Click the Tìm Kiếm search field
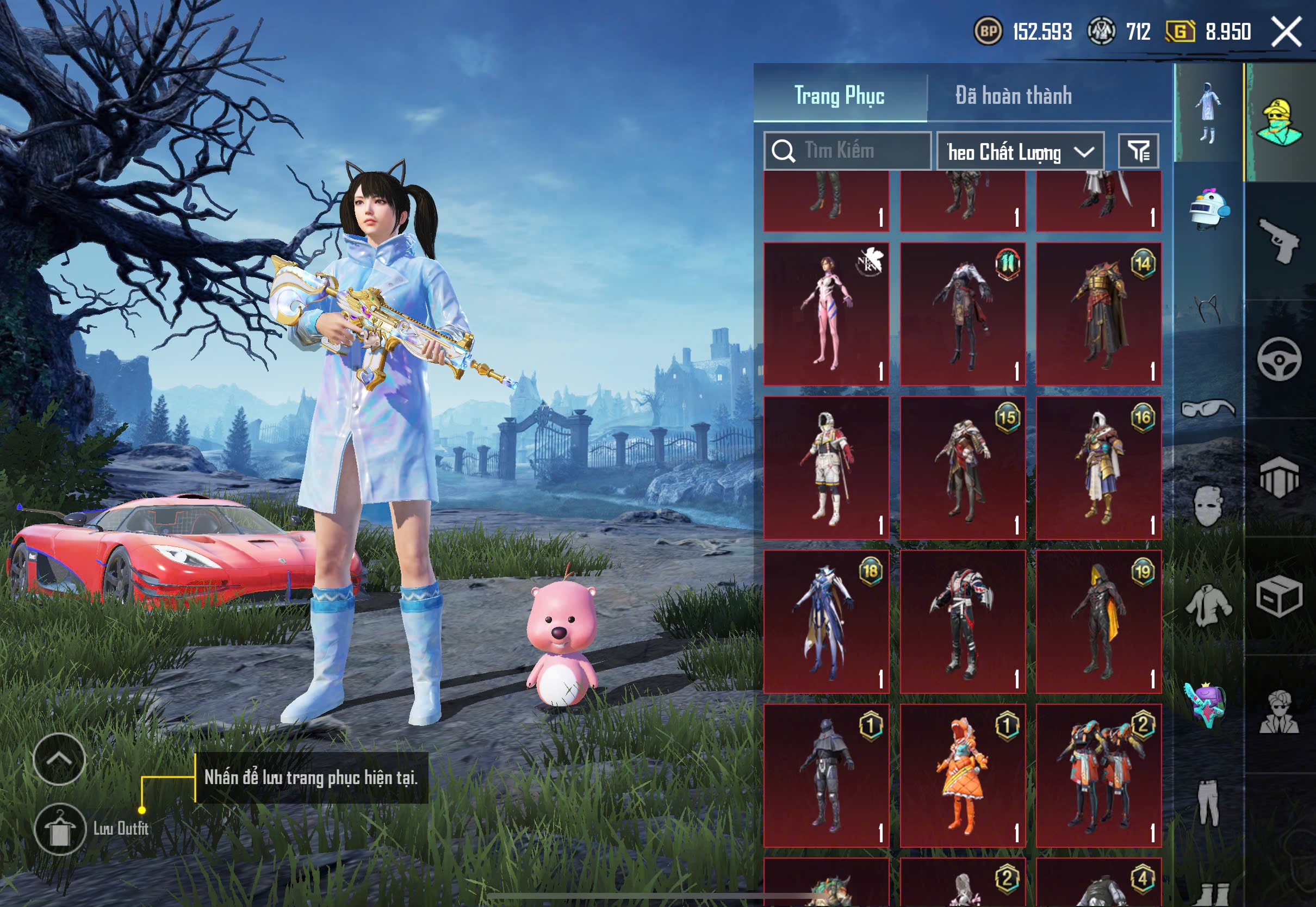This screenshot has height=907, width=1316. [x=847, y=151]
